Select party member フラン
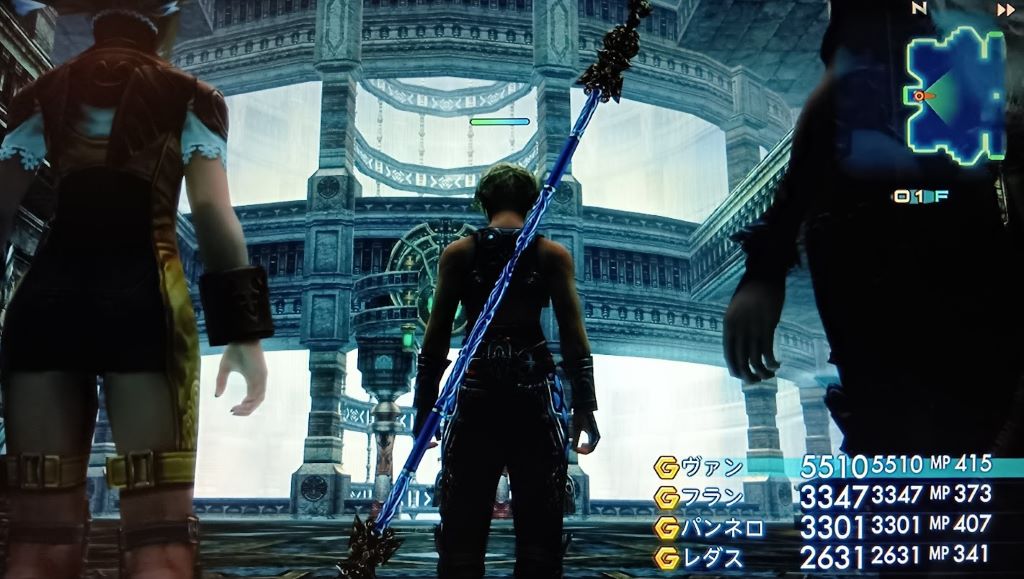This screenshot has height=579, width=1024. pos(712,495)
